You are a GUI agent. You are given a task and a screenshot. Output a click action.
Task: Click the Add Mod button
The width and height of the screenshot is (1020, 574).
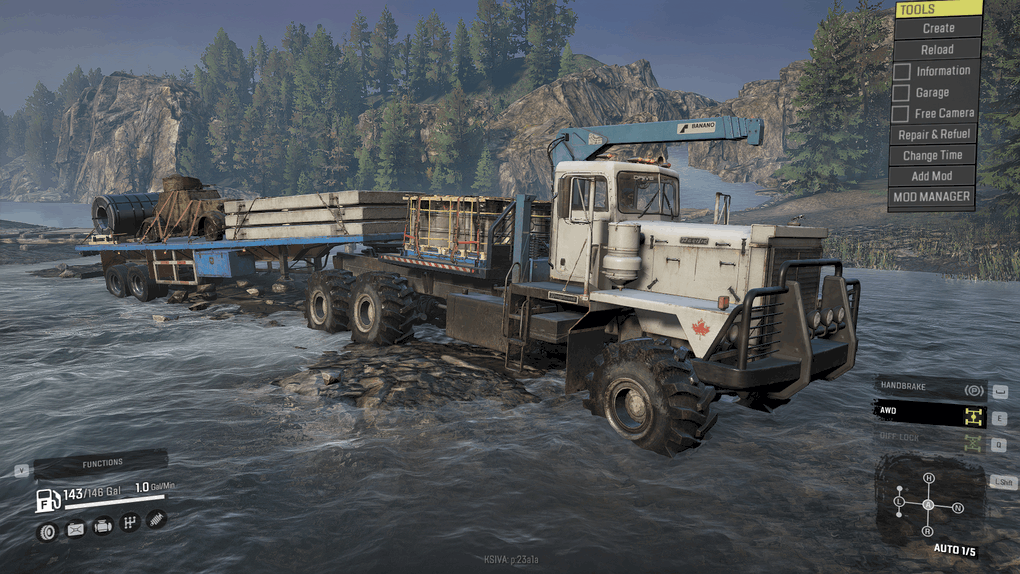coord(934,176)
